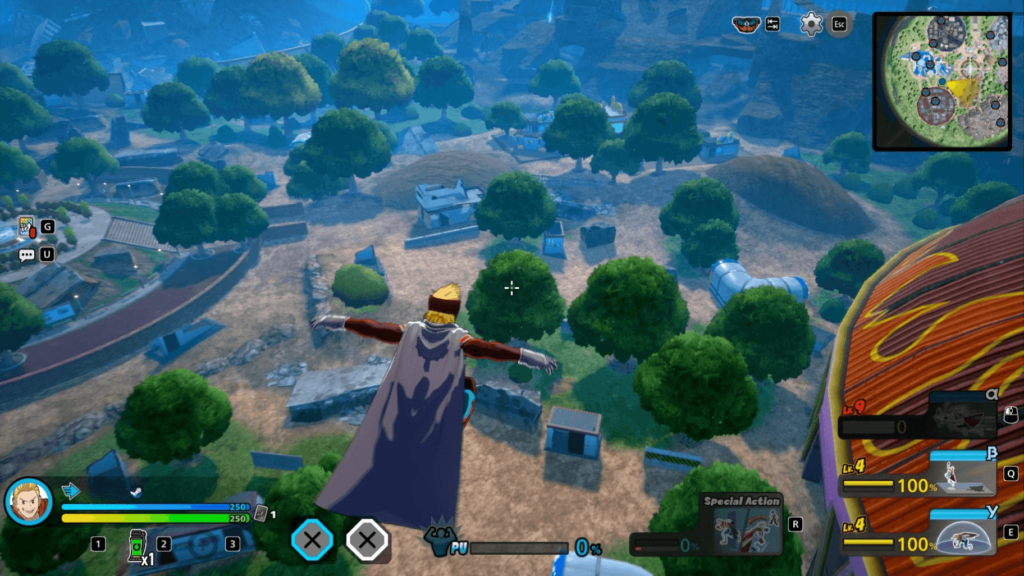Image resolution: width=1024 pixels, height=576 pixels.
Task: Click the card icon beside the health bar
Action: 261,513
